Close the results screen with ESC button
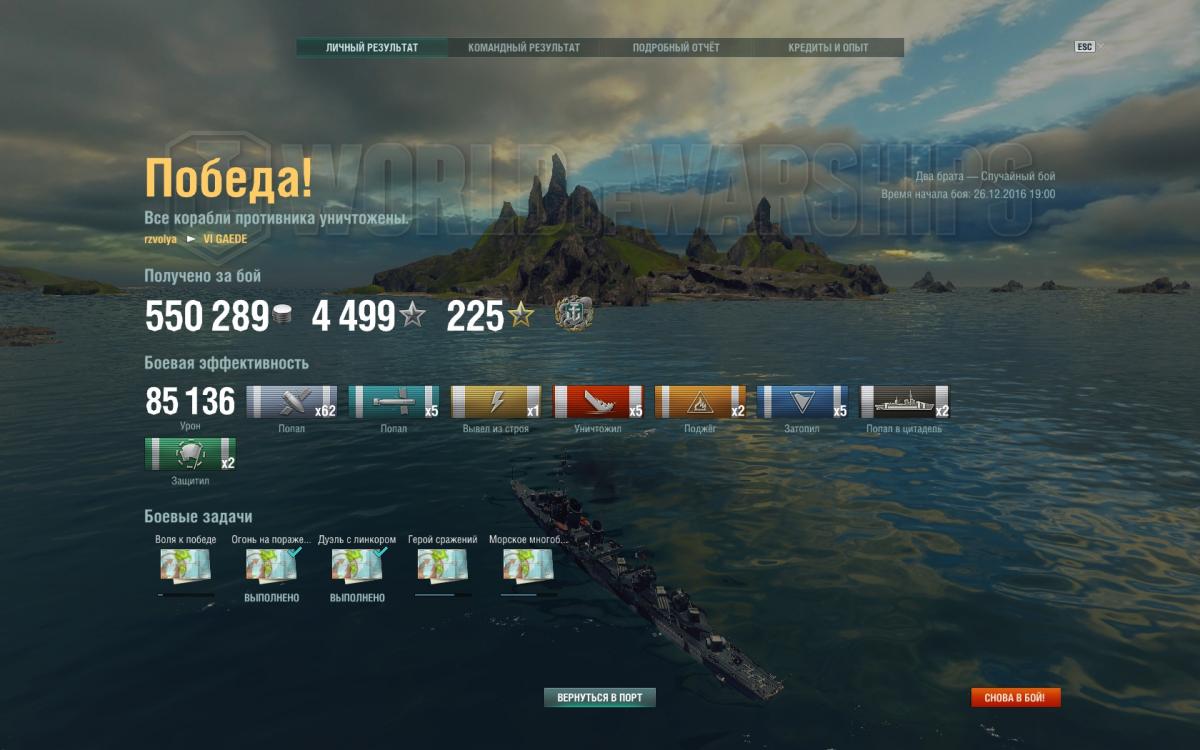 pyautogui.click(x=1085, y=47)
